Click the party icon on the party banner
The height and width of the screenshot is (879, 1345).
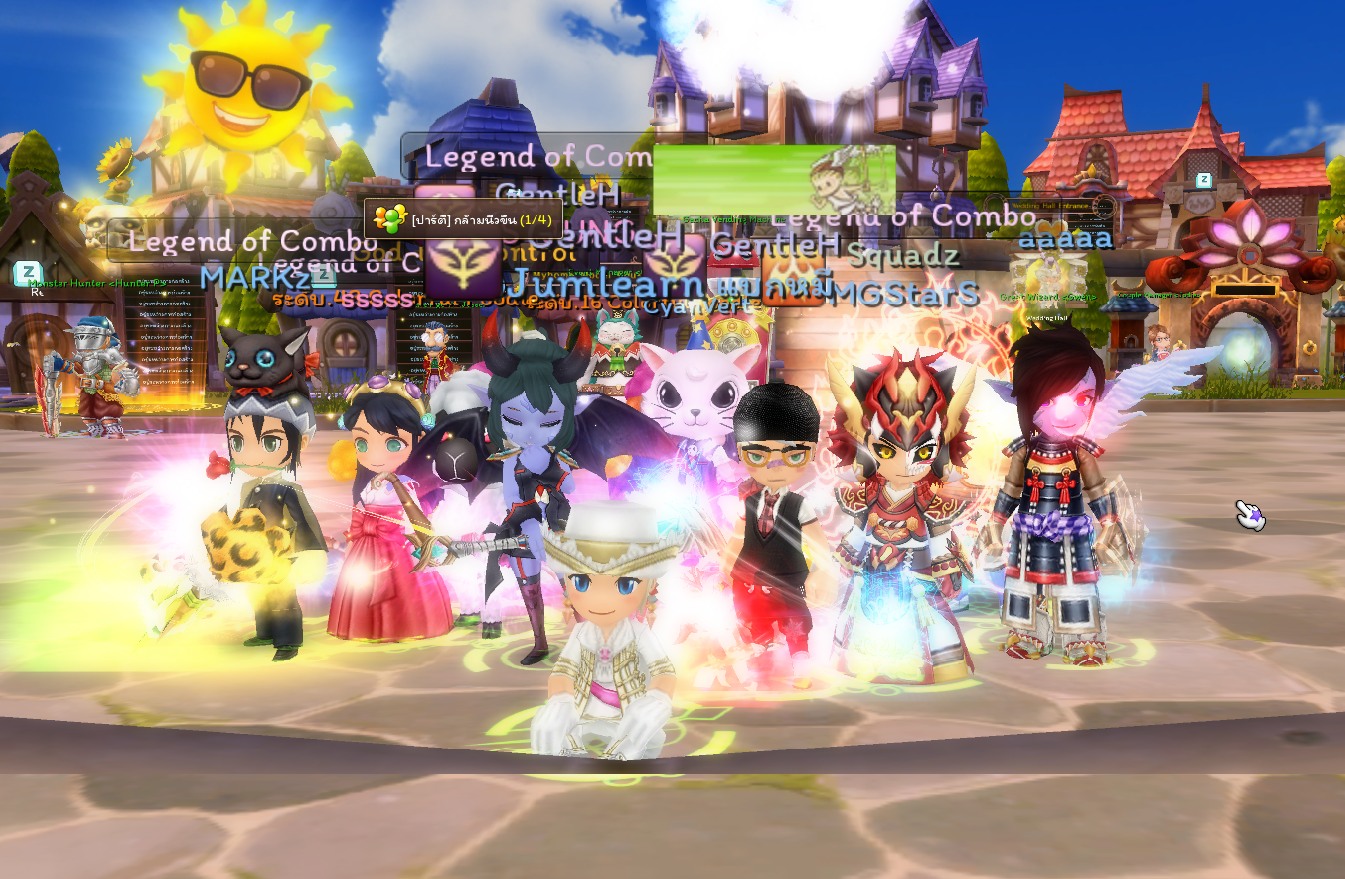pyautogui.click(x=388, y=217)
